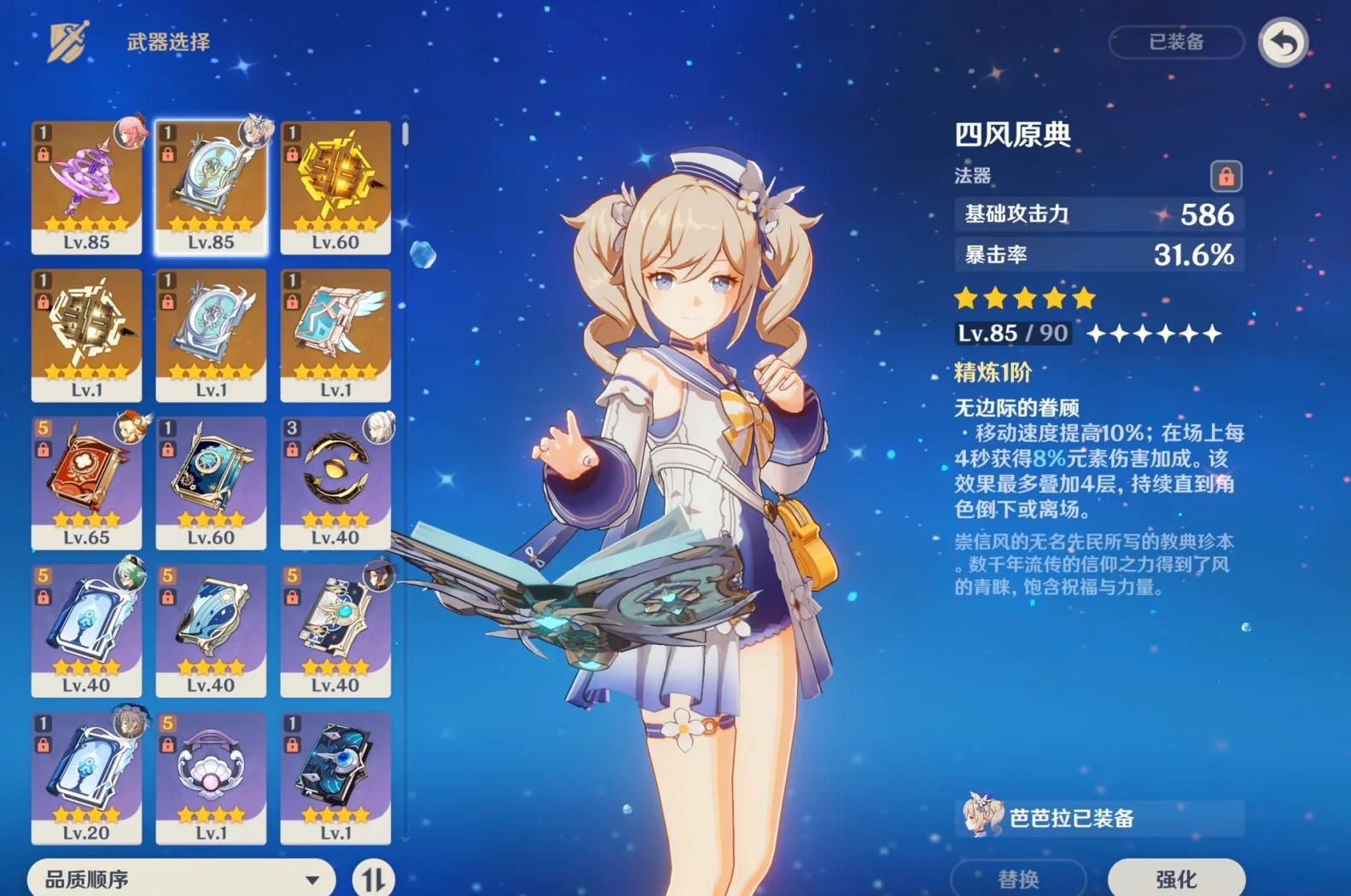The width and height of the screenshot is (1351, 896).
Task: Toggle the ascending/descending sort arrows button
Action: coord(373,878)
